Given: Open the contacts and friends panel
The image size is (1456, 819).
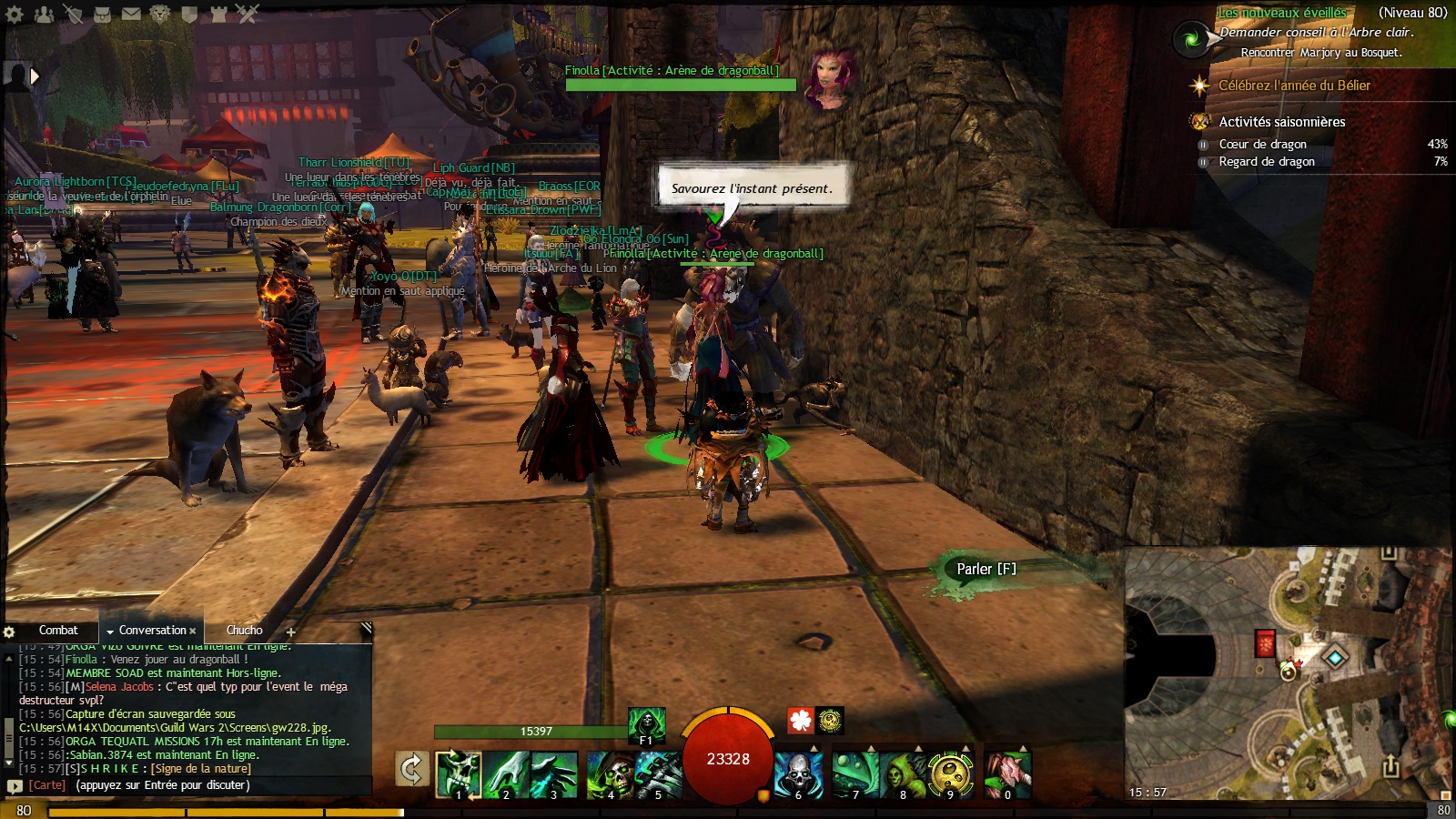Looking at the screenshot, I should (44, 14).
